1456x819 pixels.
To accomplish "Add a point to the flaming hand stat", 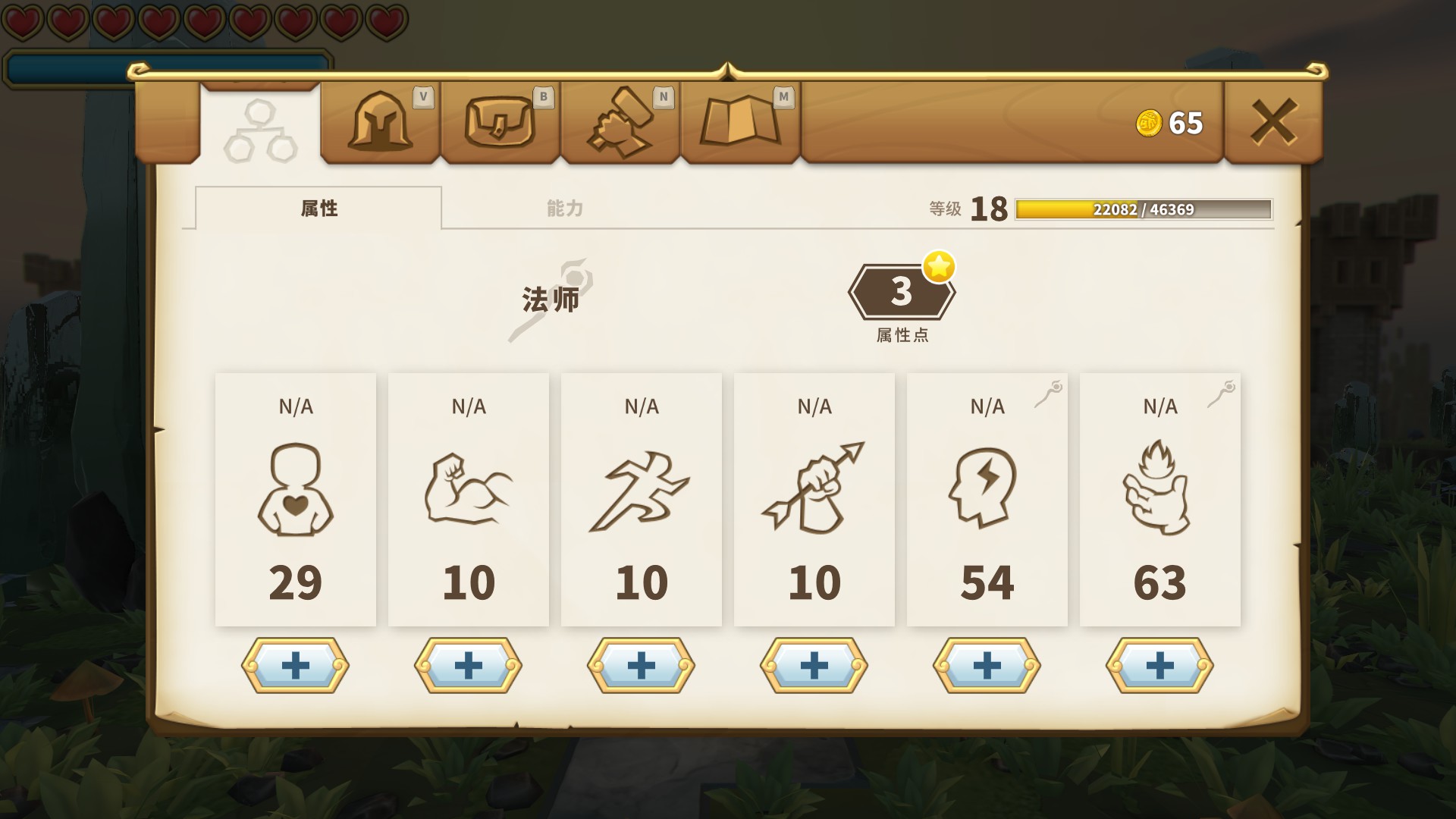I will 1160,666.
